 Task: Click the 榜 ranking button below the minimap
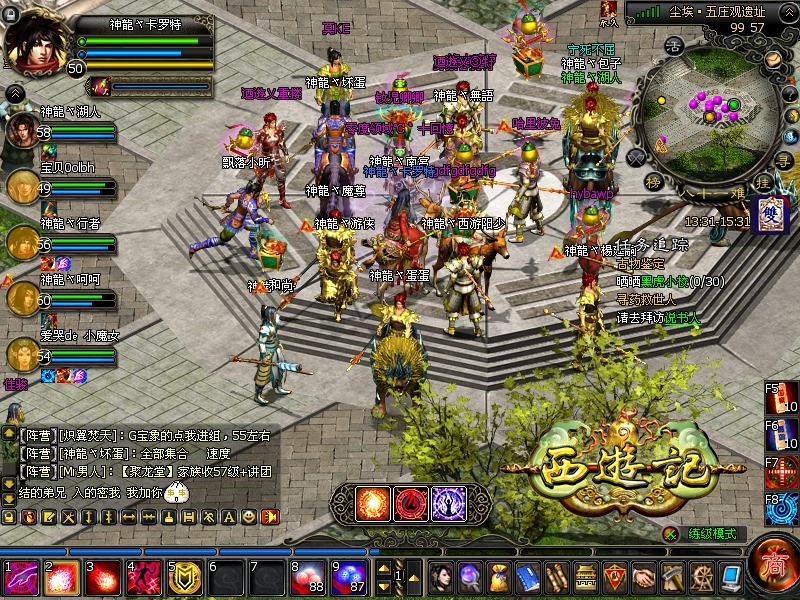[x=654, y=181]
